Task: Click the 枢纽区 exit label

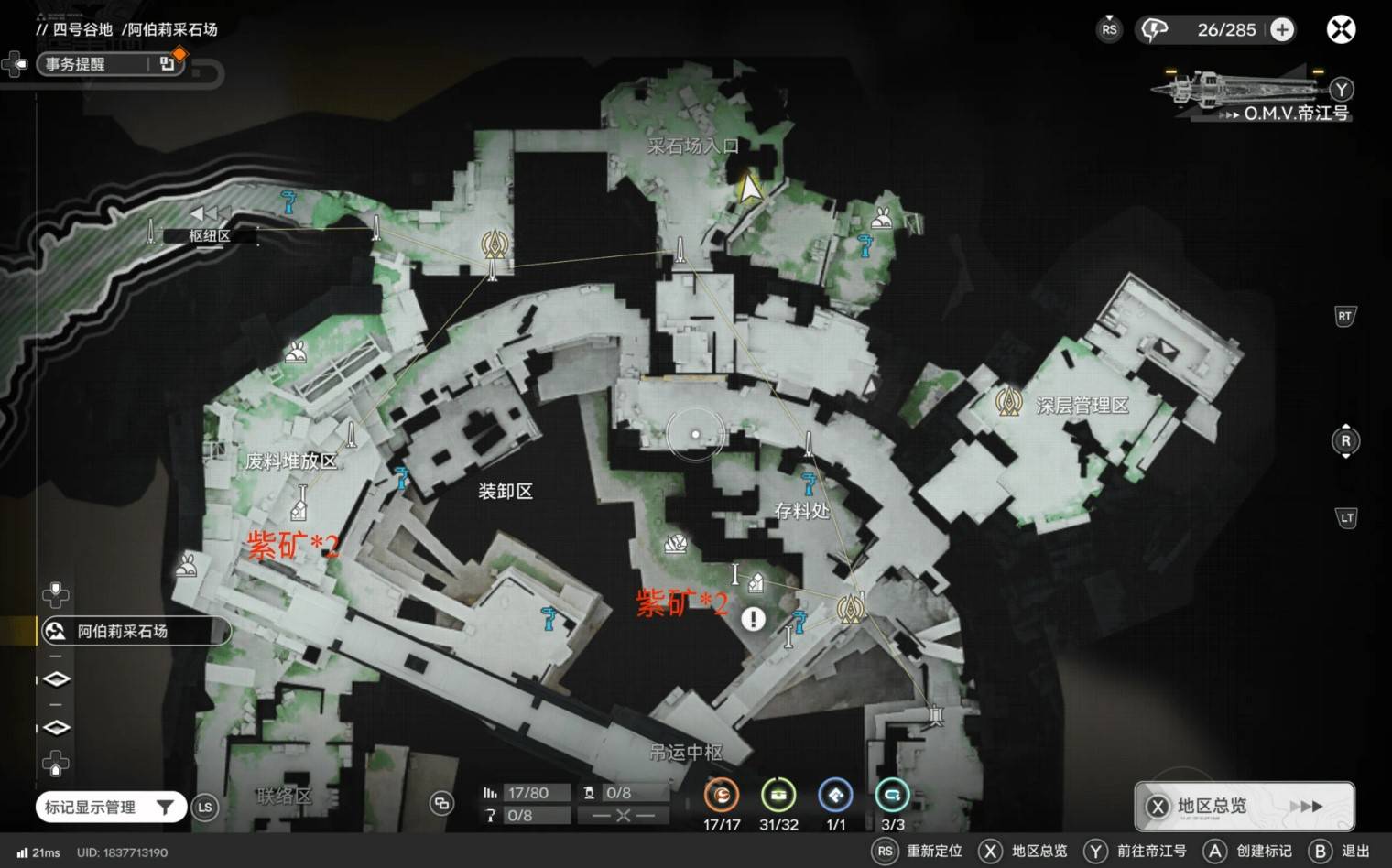Action: coord(209,235)
